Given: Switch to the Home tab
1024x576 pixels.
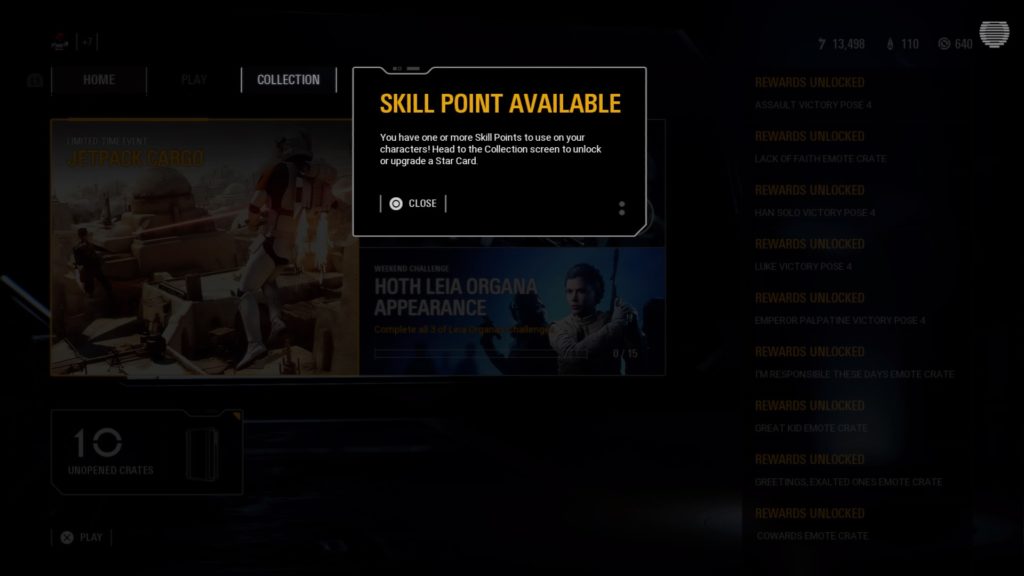Looking at the screenshot, I should tap(99, 80).
